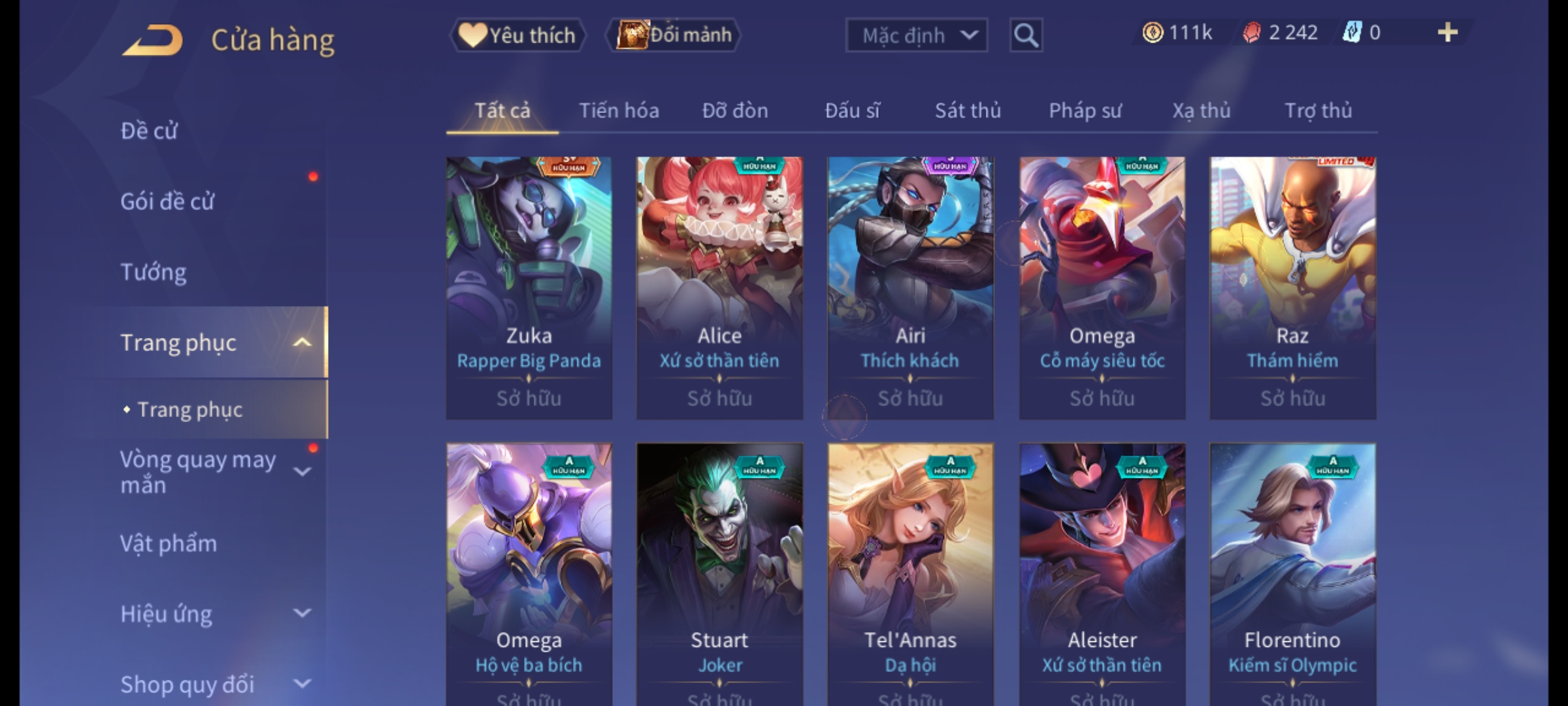Open the Đổi mảnh exchange
The width and height of the screenshot is (1568, 706).
(674, 35)
